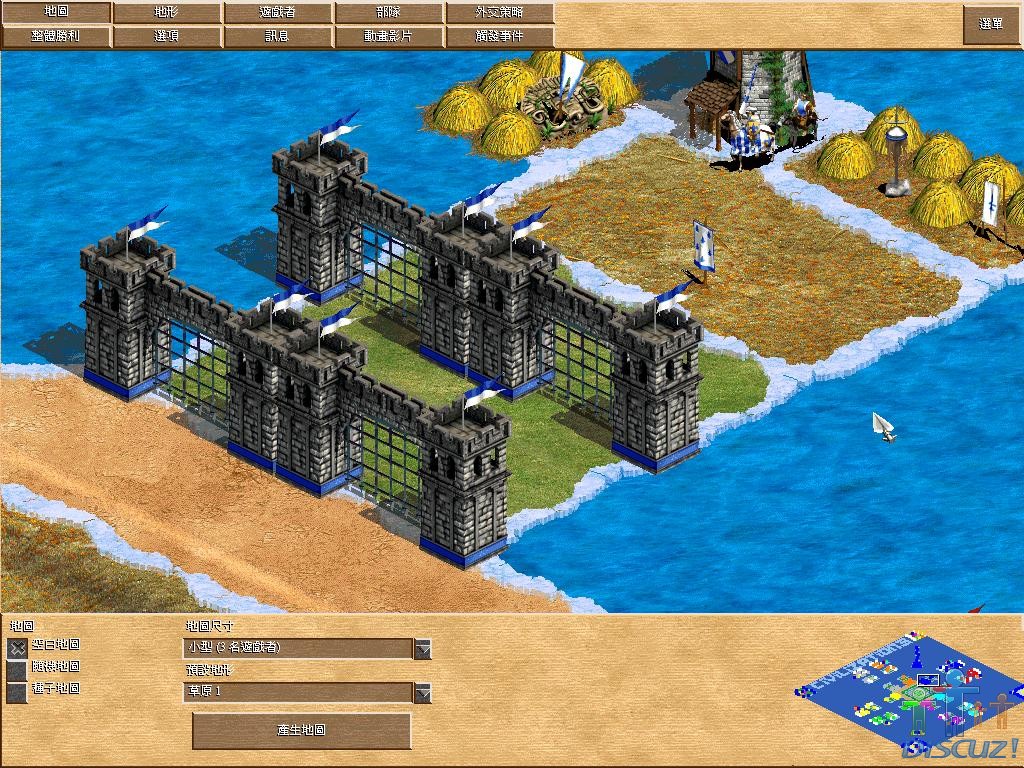Switch to the 選項 (Options) tab
Screen dimensions: 1024x768
(x=167, y=36)
